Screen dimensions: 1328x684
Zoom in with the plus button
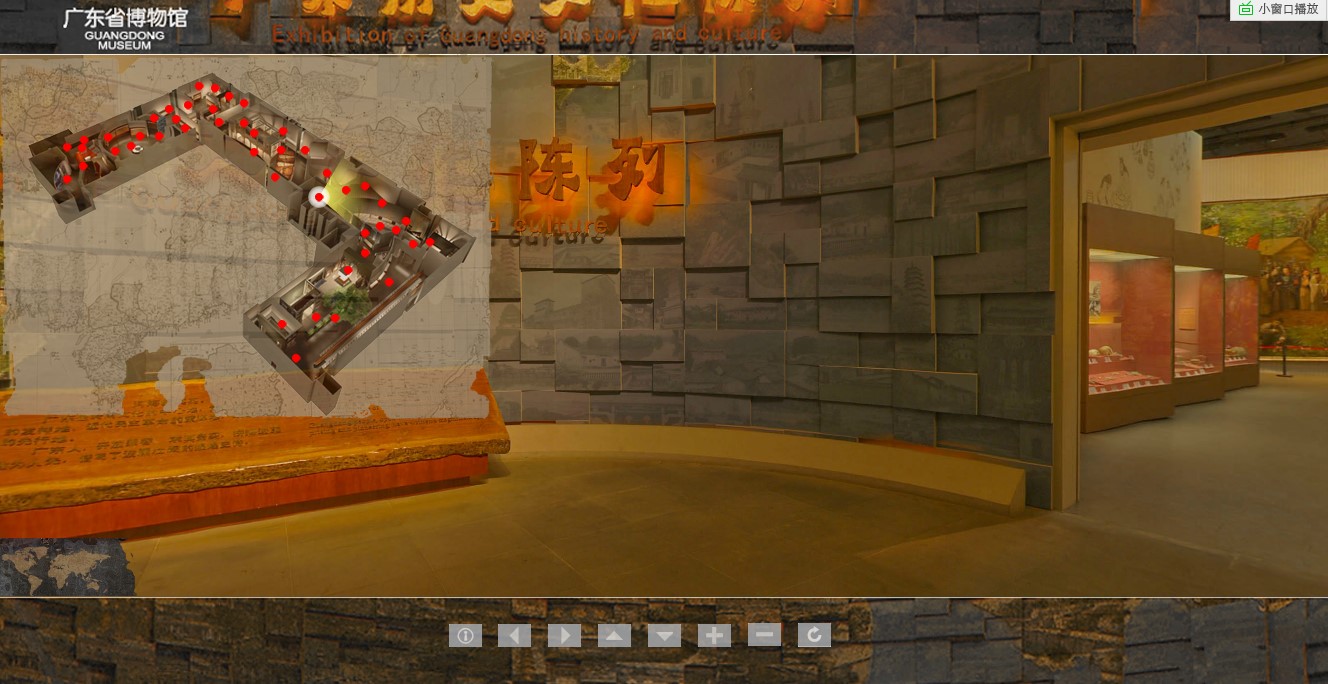click(x=714, y=635)
